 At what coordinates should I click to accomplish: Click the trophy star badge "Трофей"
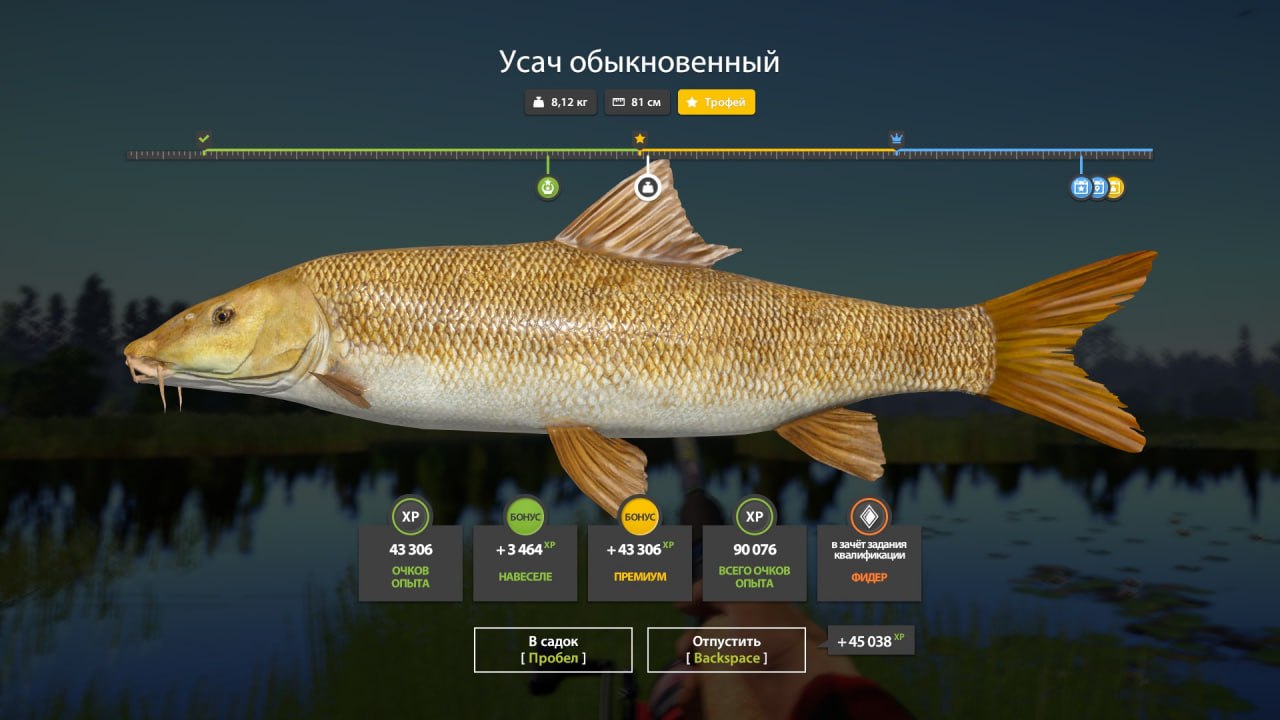tap(718, 101)
